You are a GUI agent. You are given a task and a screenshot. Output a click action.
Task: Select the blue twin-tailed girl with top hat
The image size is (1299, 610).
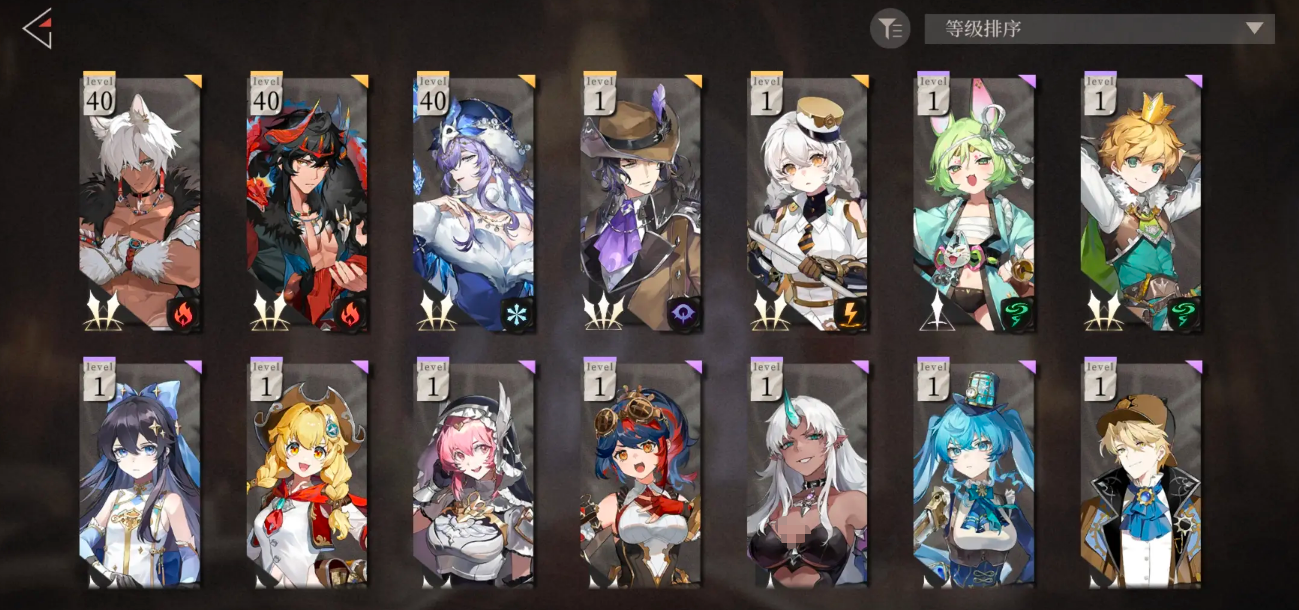tap(975, 475)
